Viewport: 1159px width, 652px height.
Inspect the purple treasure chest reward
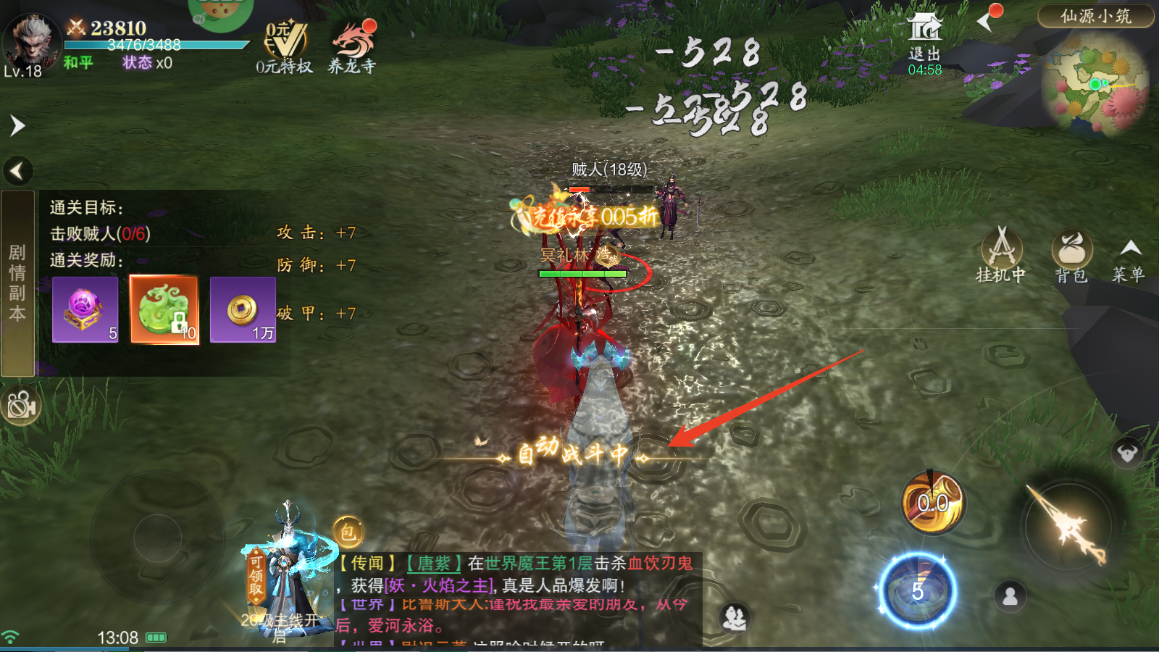(x=85, y=309)
